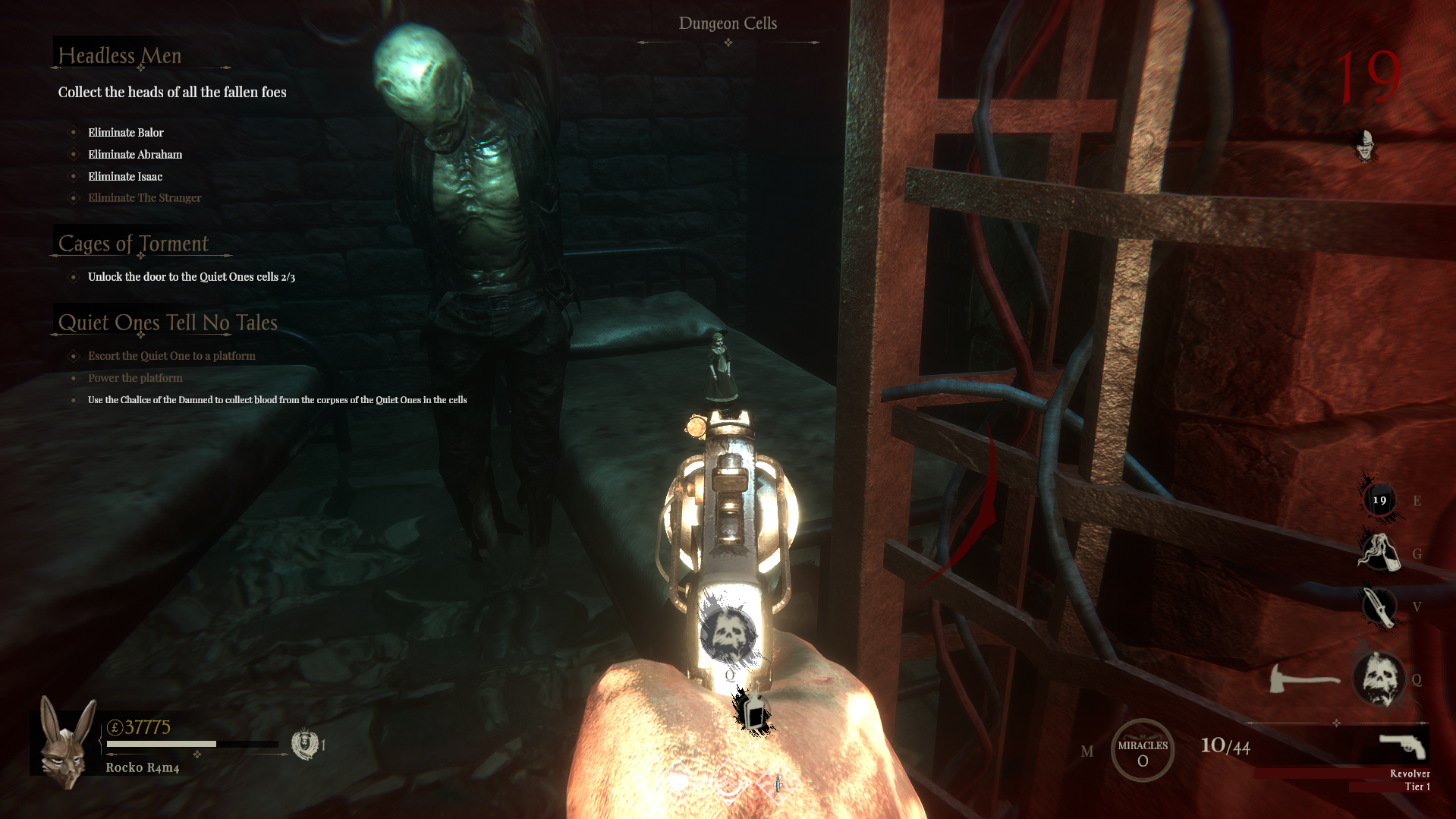This screenshot has width=1456, height=819.
Task: Select the Molotov bottle icon next to G
Action: click(1379, 554)
